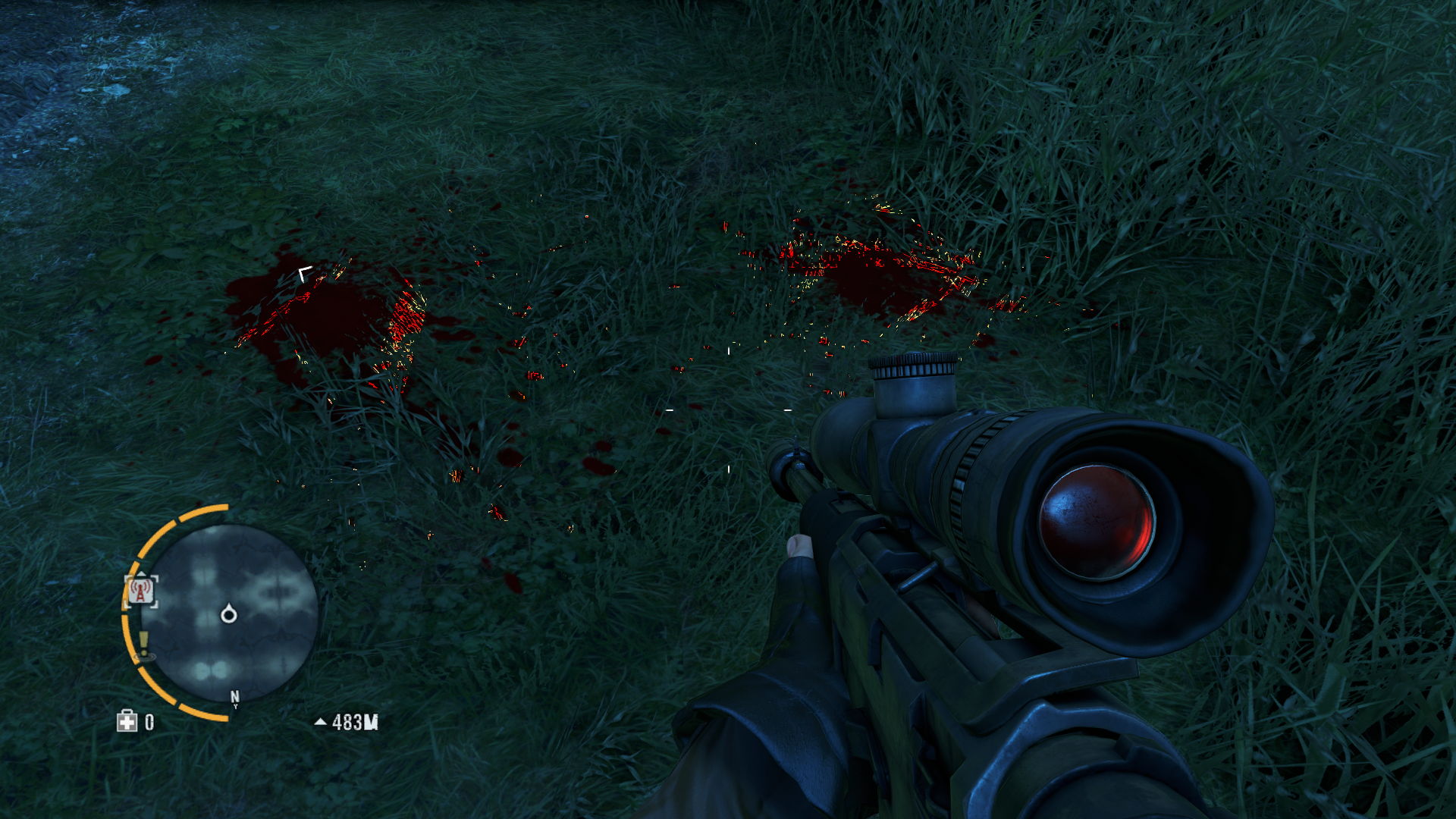Click the player arrow on minimap

(x=228, y=613)
